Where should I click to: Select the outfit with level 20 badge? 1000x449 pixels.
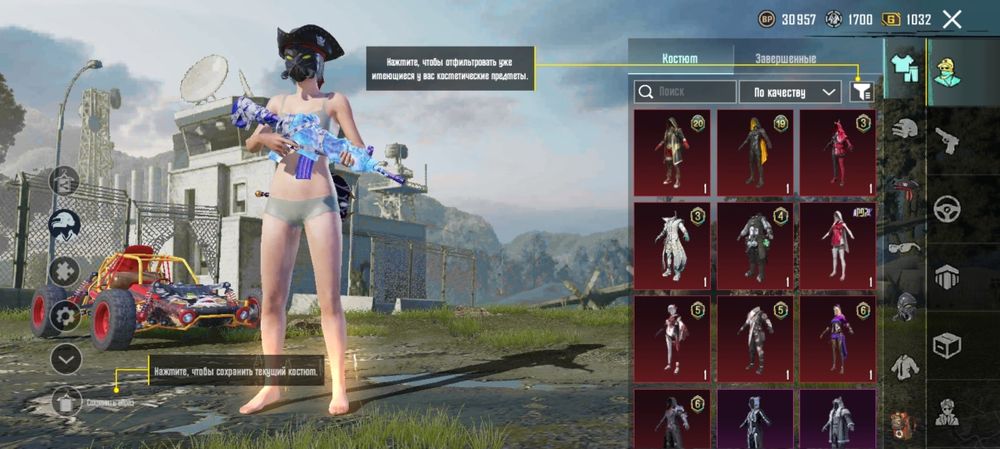pyautogui.click(x=672, y=152)
